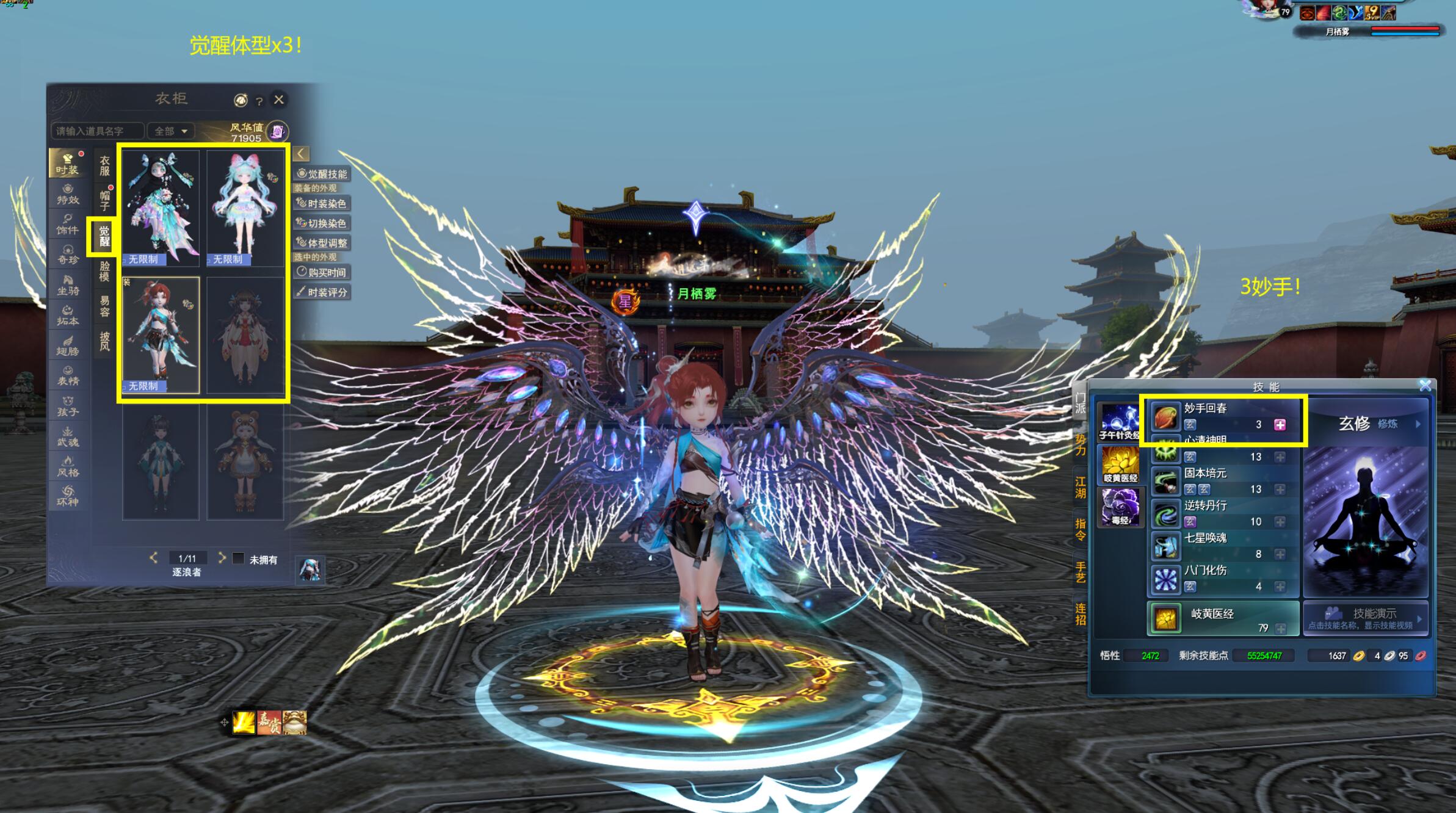Click the 时装评分 rating button
1456x813 pixels.
pos(322,292)
